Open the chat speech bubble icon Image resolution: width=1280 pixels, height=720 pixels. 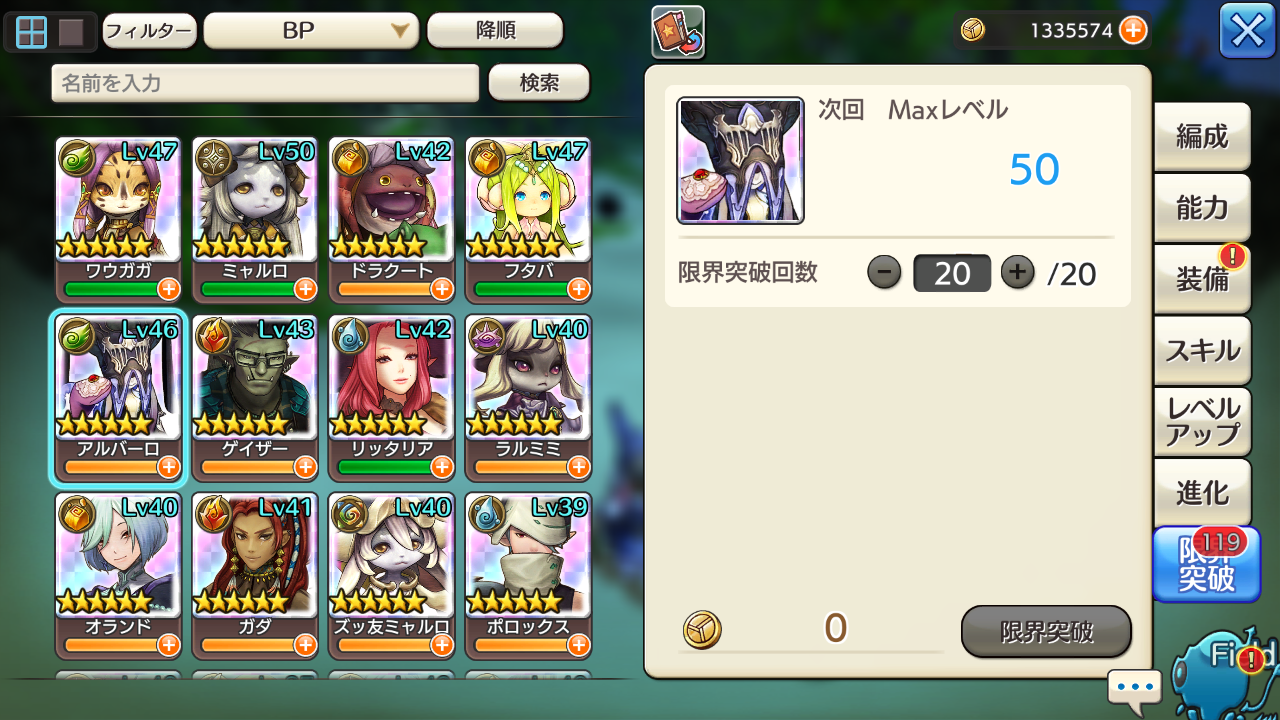click(1135, 688)
